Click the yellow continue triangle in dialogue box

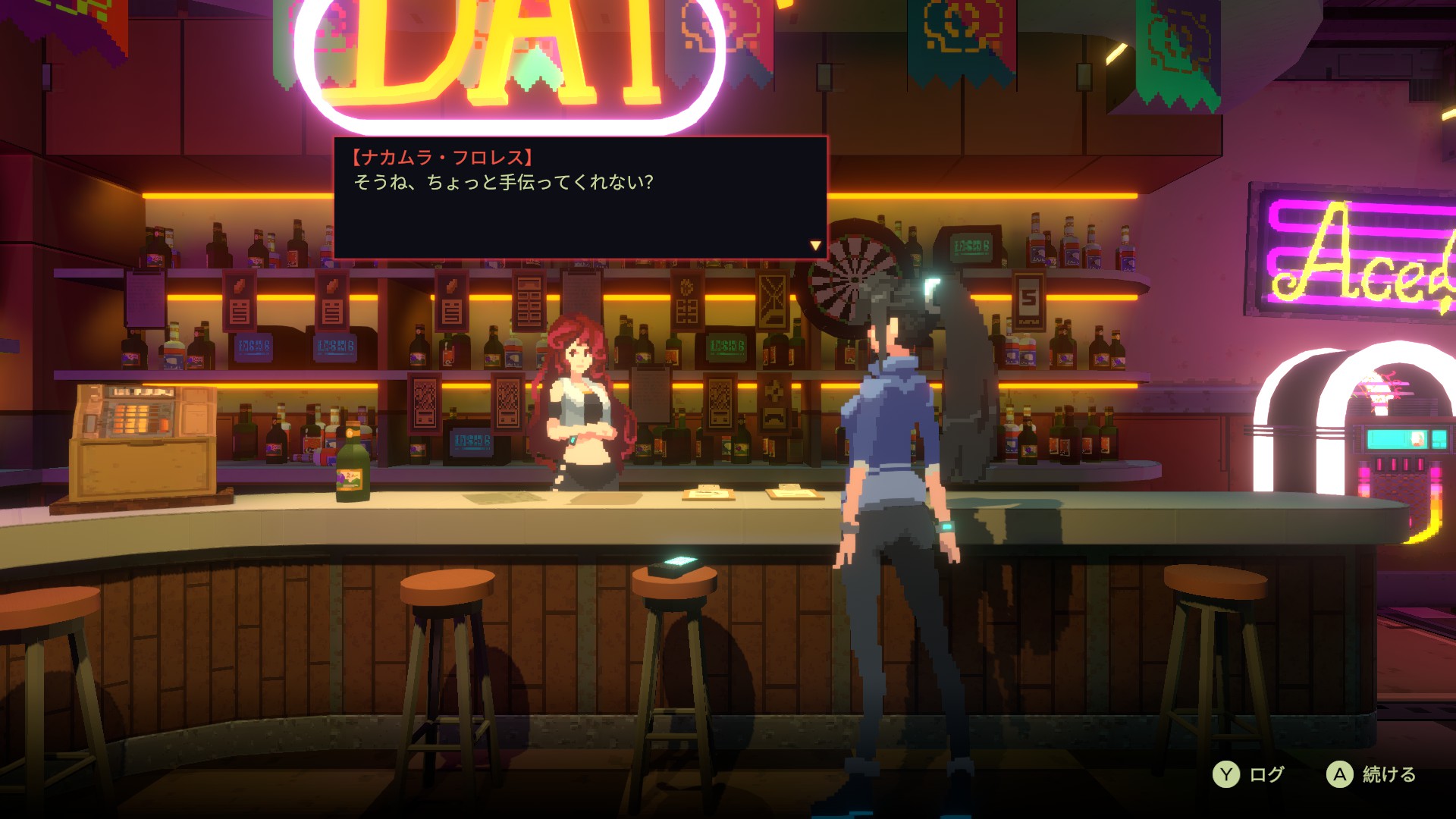814,244
